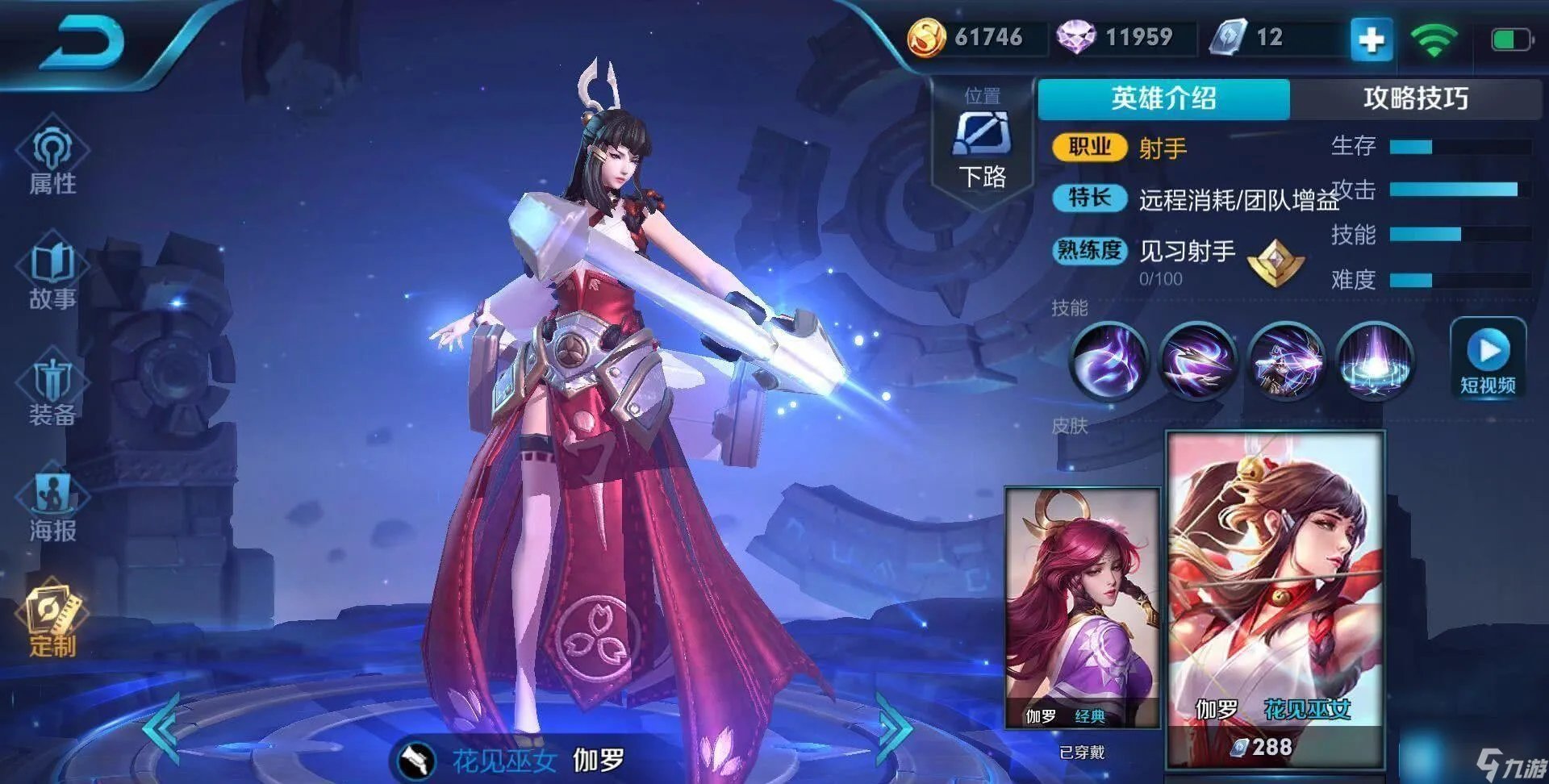Switch to the 攻略技巧 tab
Screen dimensions: 1549x784
(x=1415, y=98)
